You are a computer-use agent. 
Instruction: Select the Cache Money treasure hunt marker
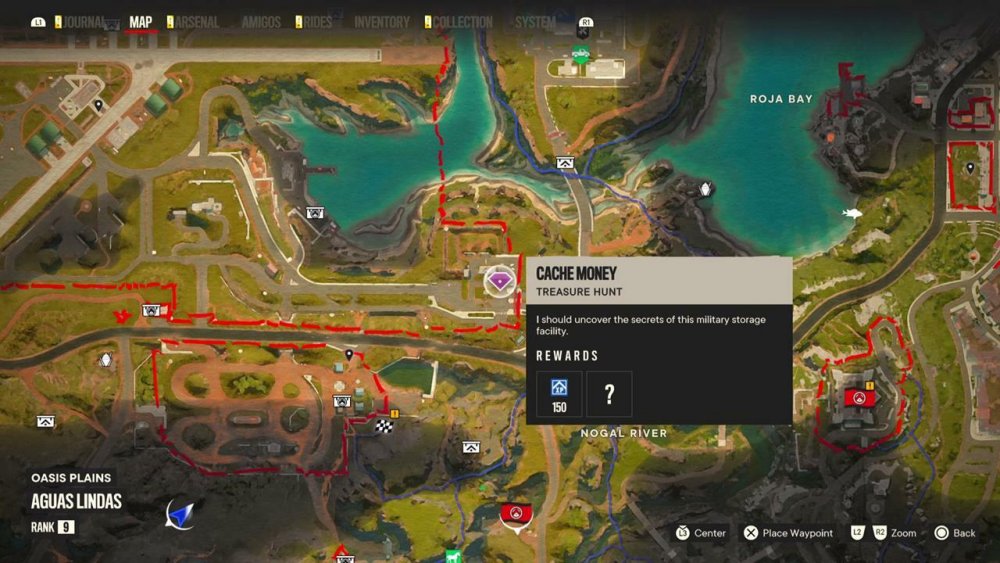coord(499,282)
